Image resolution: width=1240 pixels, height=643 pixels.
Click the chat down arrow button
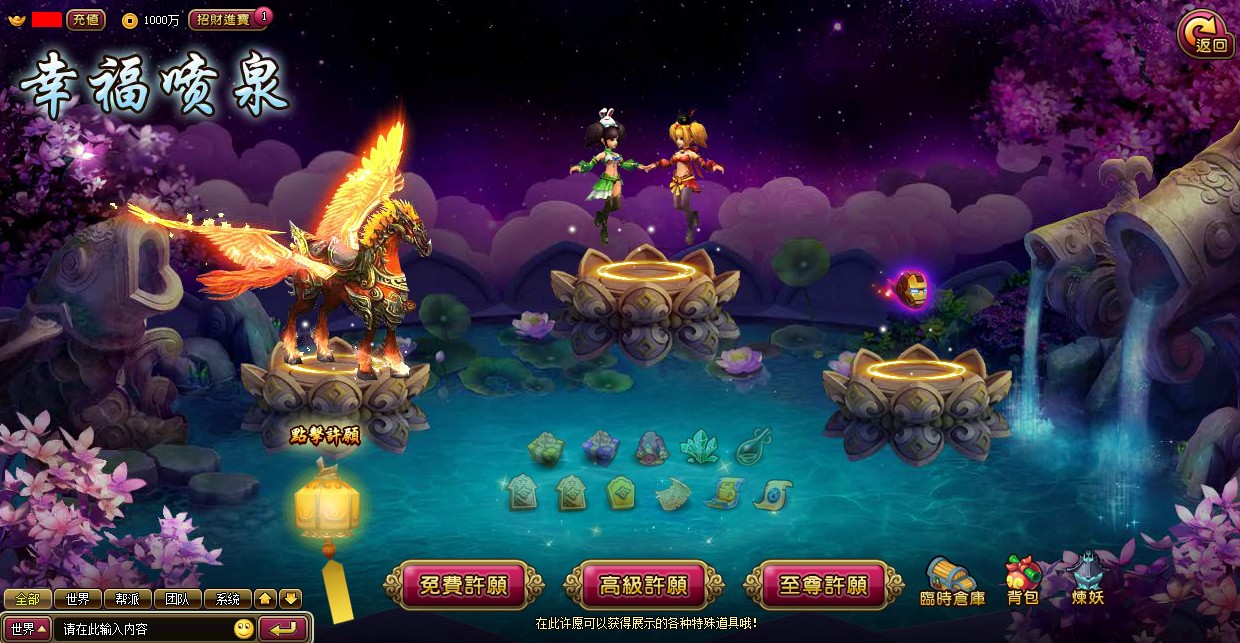290,599
